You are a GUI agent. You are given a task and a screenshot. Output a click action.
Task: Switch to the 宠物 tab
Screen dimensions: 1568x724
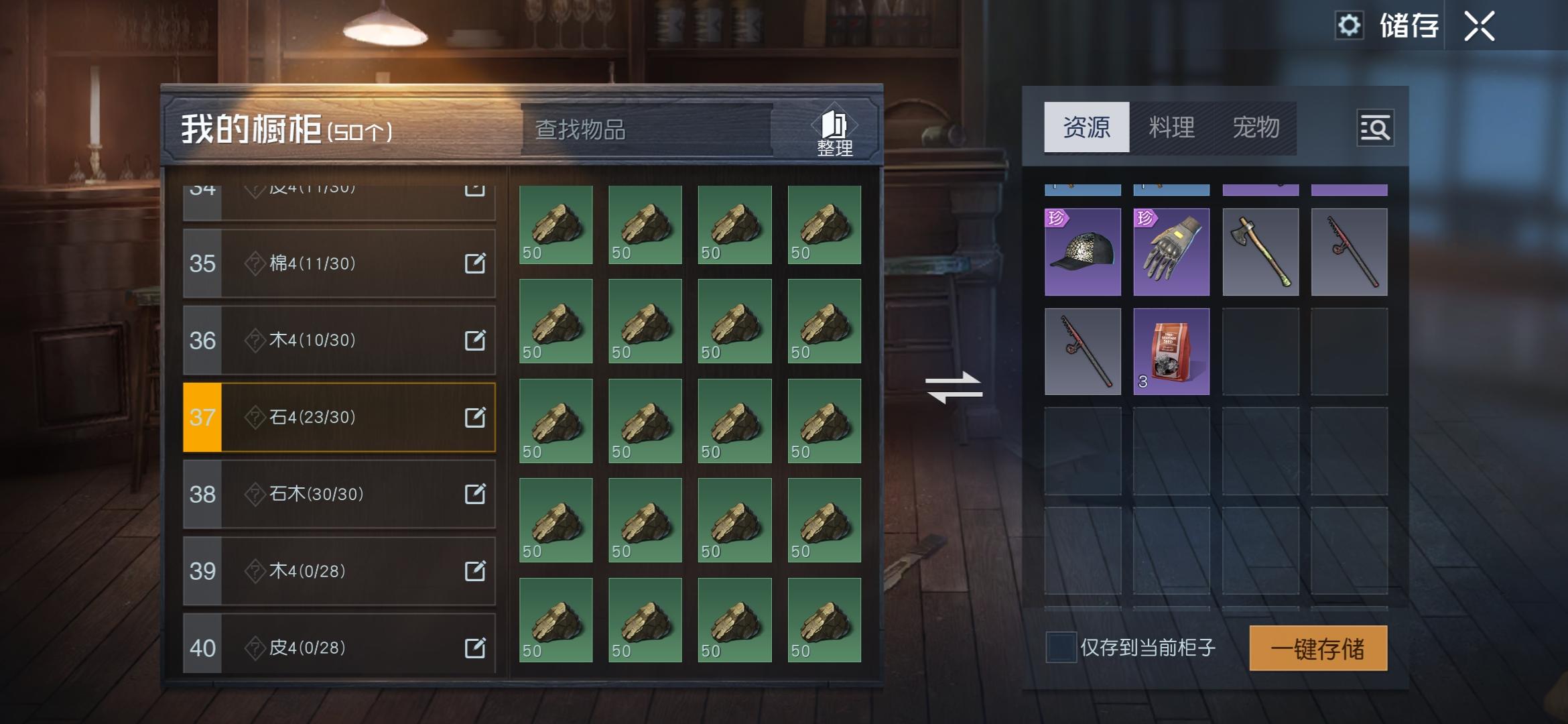(1258, 128)
